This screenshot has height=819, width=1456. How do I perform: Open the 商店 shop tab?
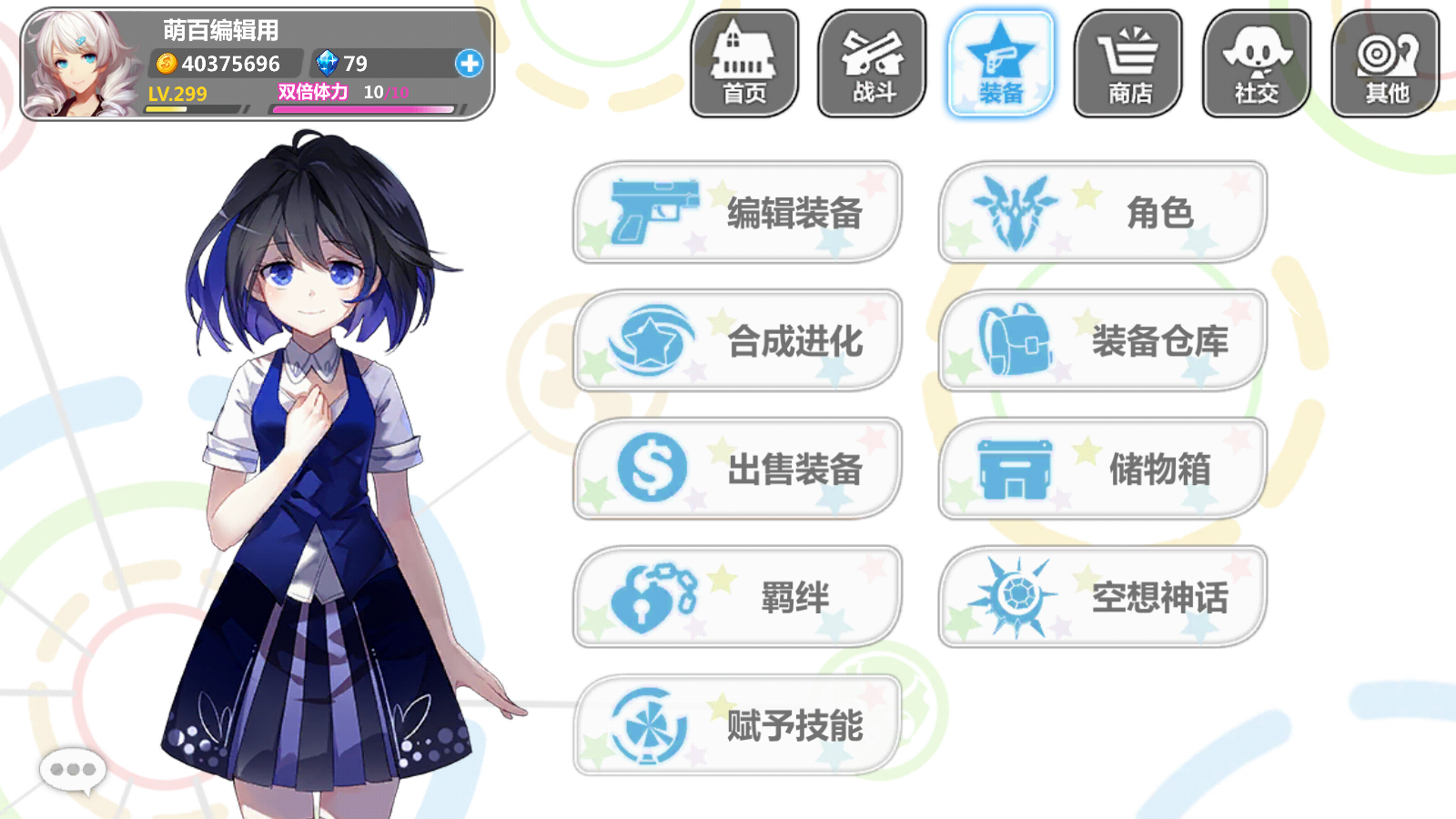point(1129,64)
